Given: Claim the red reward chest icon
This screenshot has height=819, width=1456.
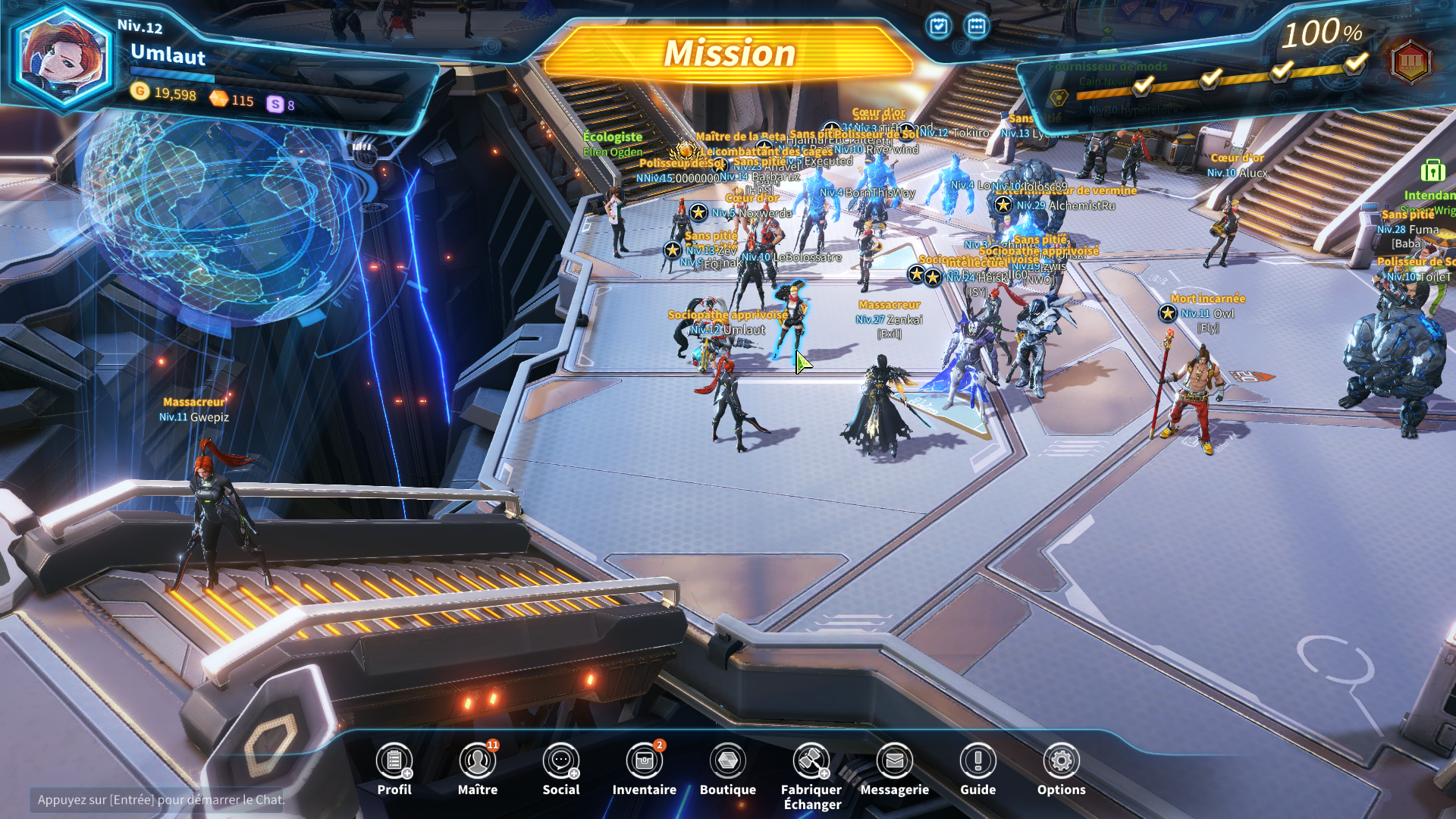Looking at the screenshot, I should (x=1410, y=61).
